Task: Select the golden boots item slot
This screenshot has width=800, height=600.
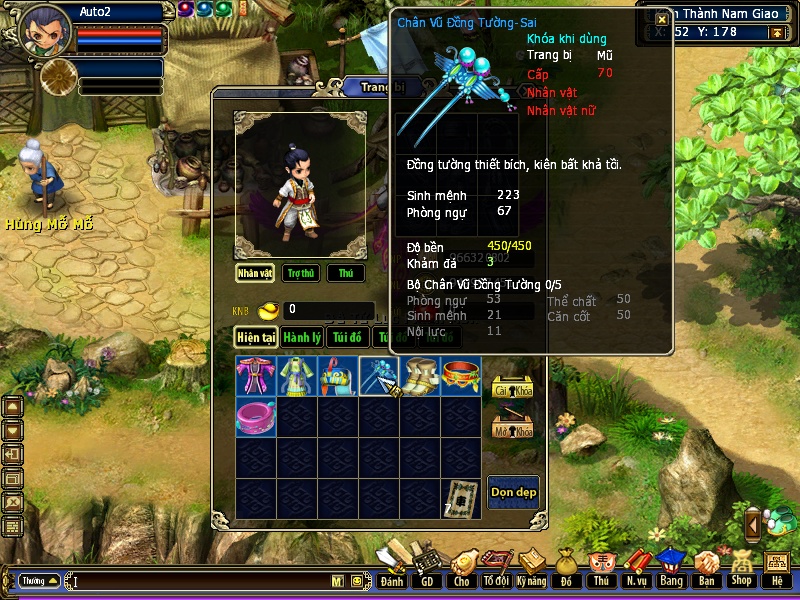Action: click(x=420, y=376)
